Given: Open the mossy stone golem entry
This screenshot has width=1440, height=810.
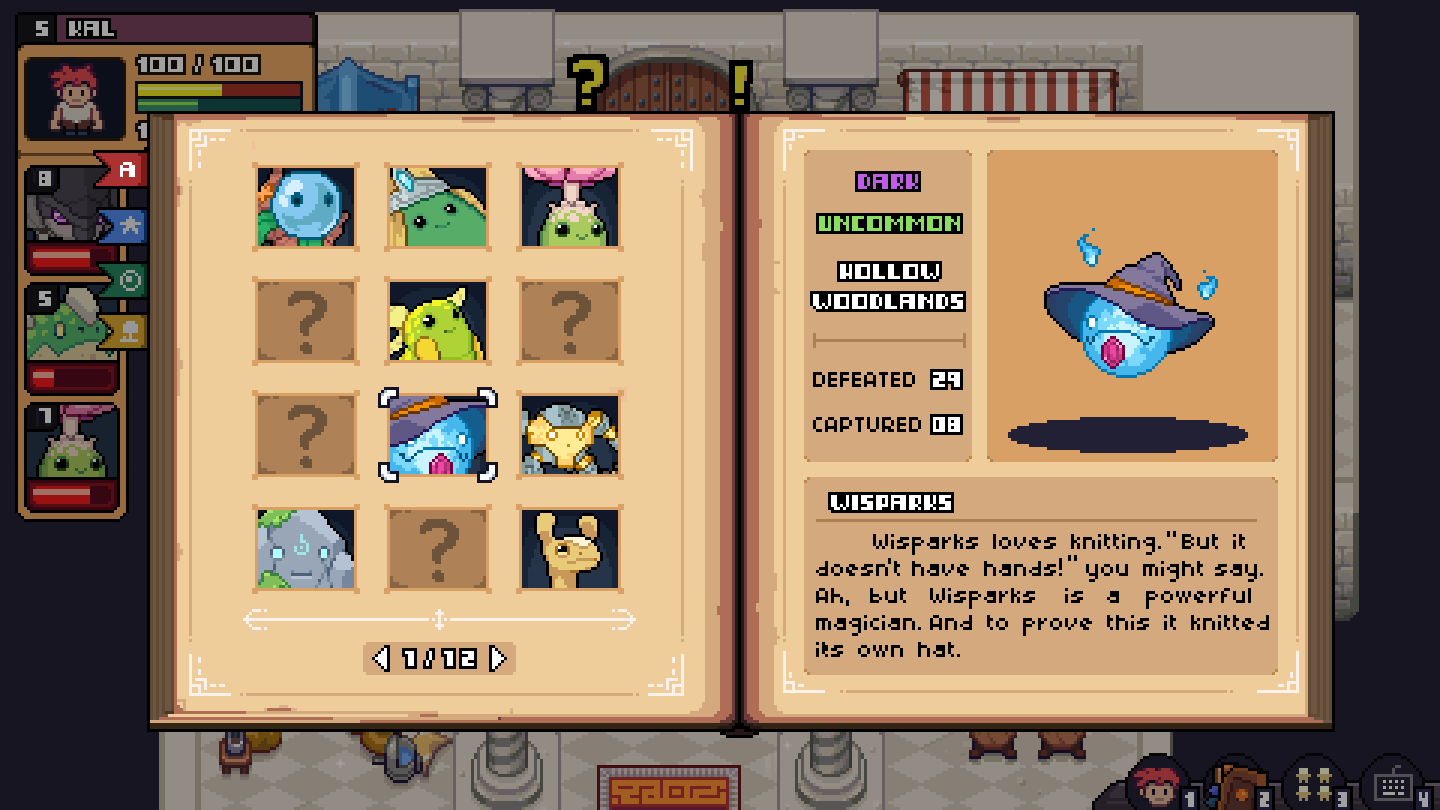Looking at the screenshot, I should tap(306, 548).
